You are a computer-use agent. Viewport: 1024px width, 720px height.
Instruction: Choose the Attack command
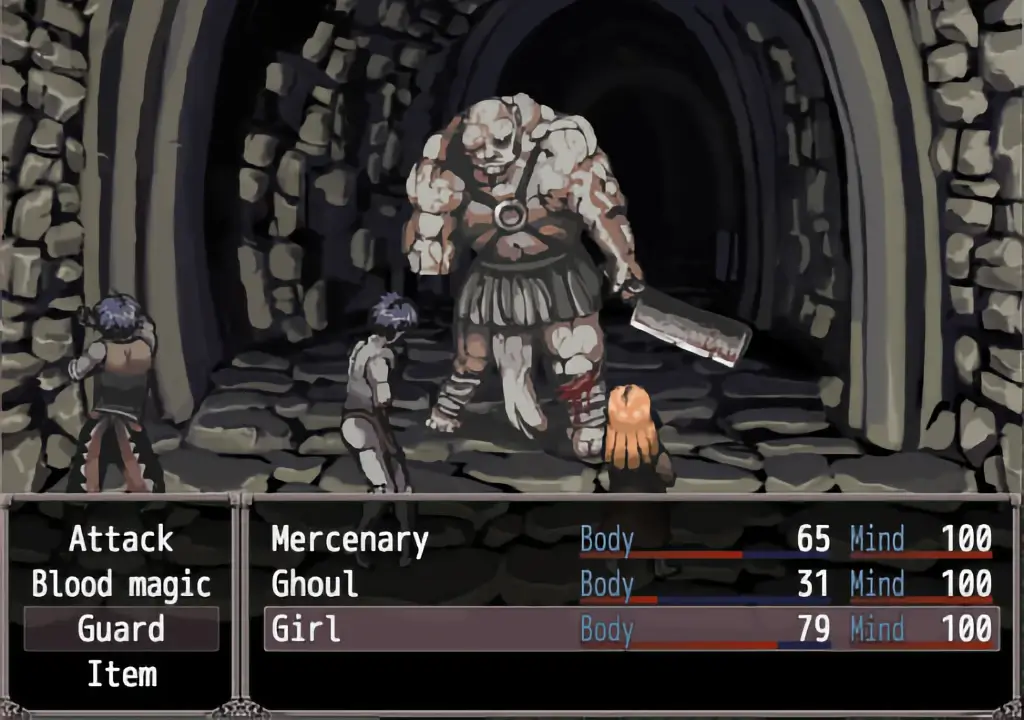[x=121, y=540]
